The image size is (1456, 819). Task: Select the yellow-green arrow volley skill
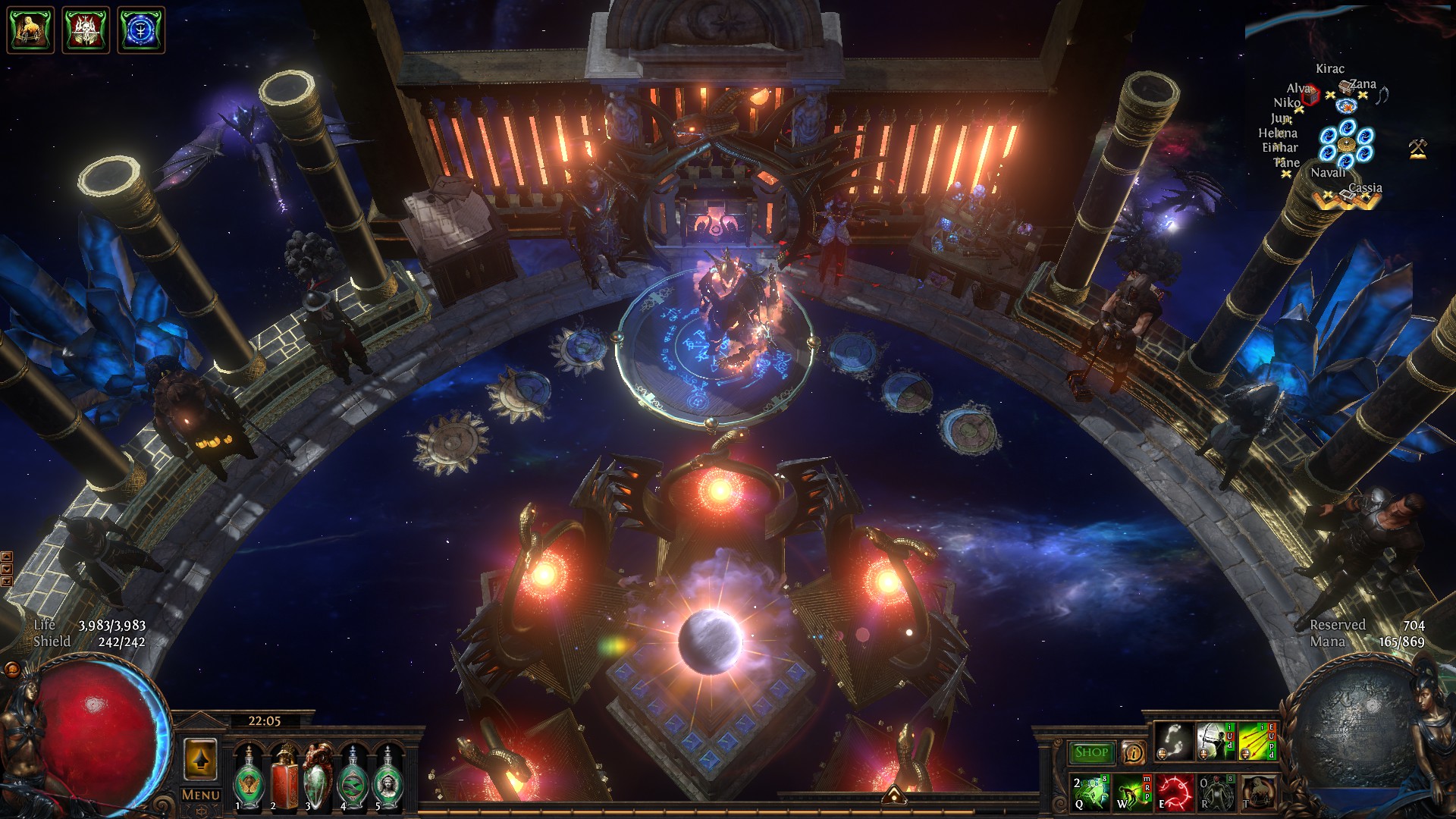(x=1257, y=742)
